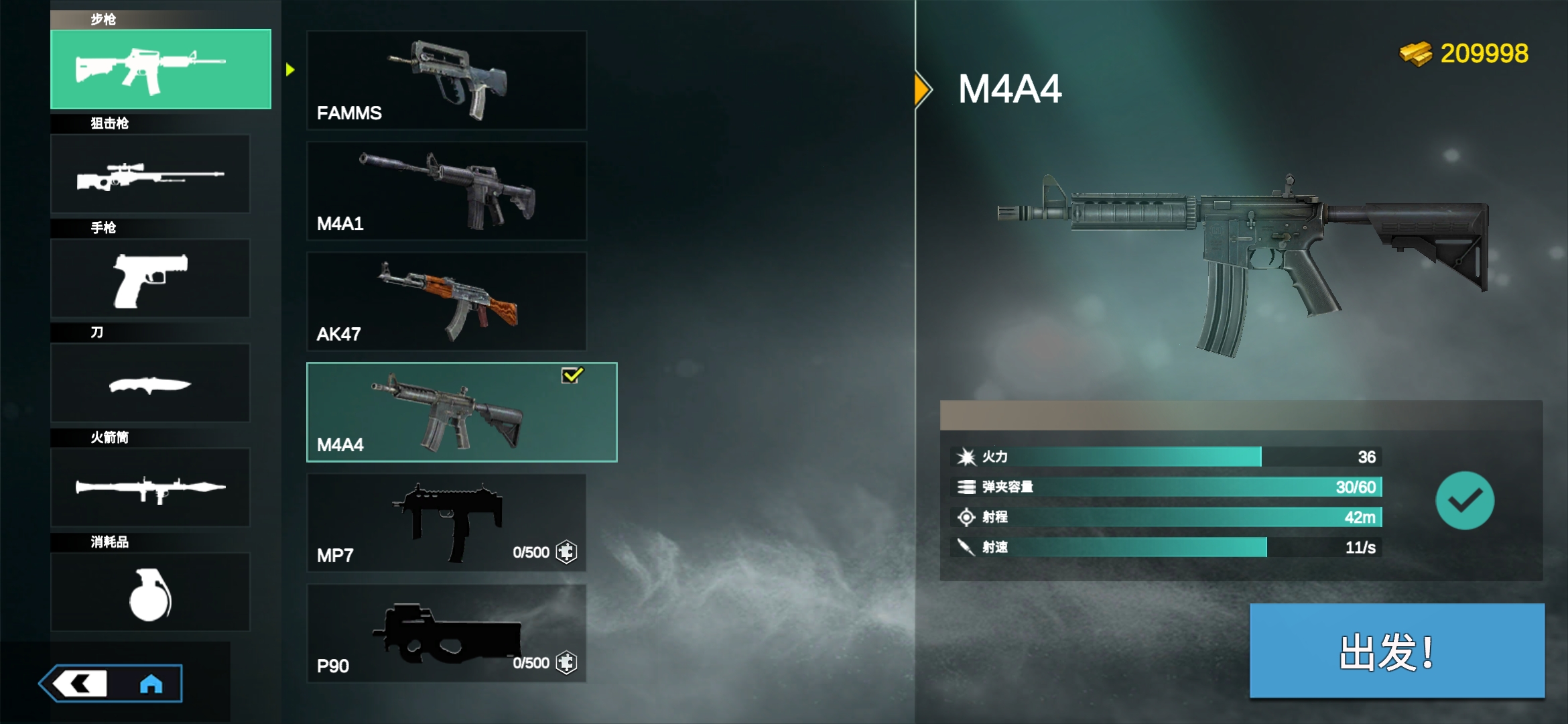
Task: Click the round checkmark equip button
Action: click(1464, 501)
